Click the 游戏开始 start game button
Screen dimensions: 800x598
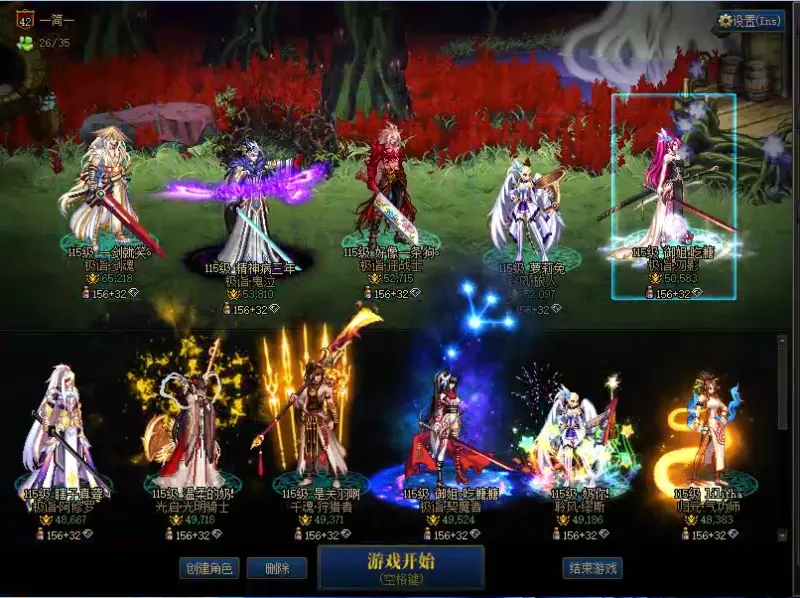click(x=401, y=566)
